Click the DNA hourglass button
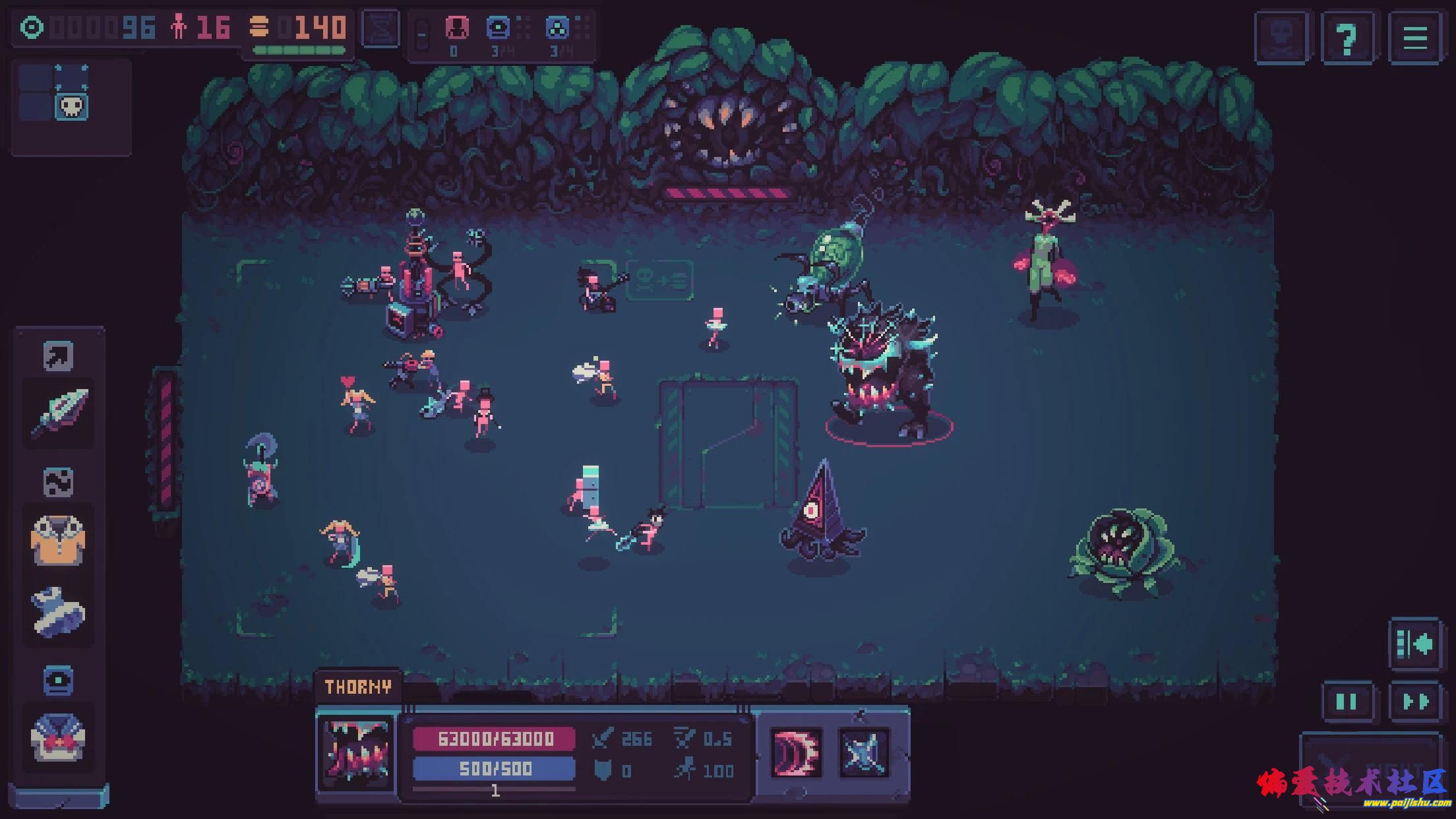This screenshot has height=819, width=1456. click(x=382, y=29)
